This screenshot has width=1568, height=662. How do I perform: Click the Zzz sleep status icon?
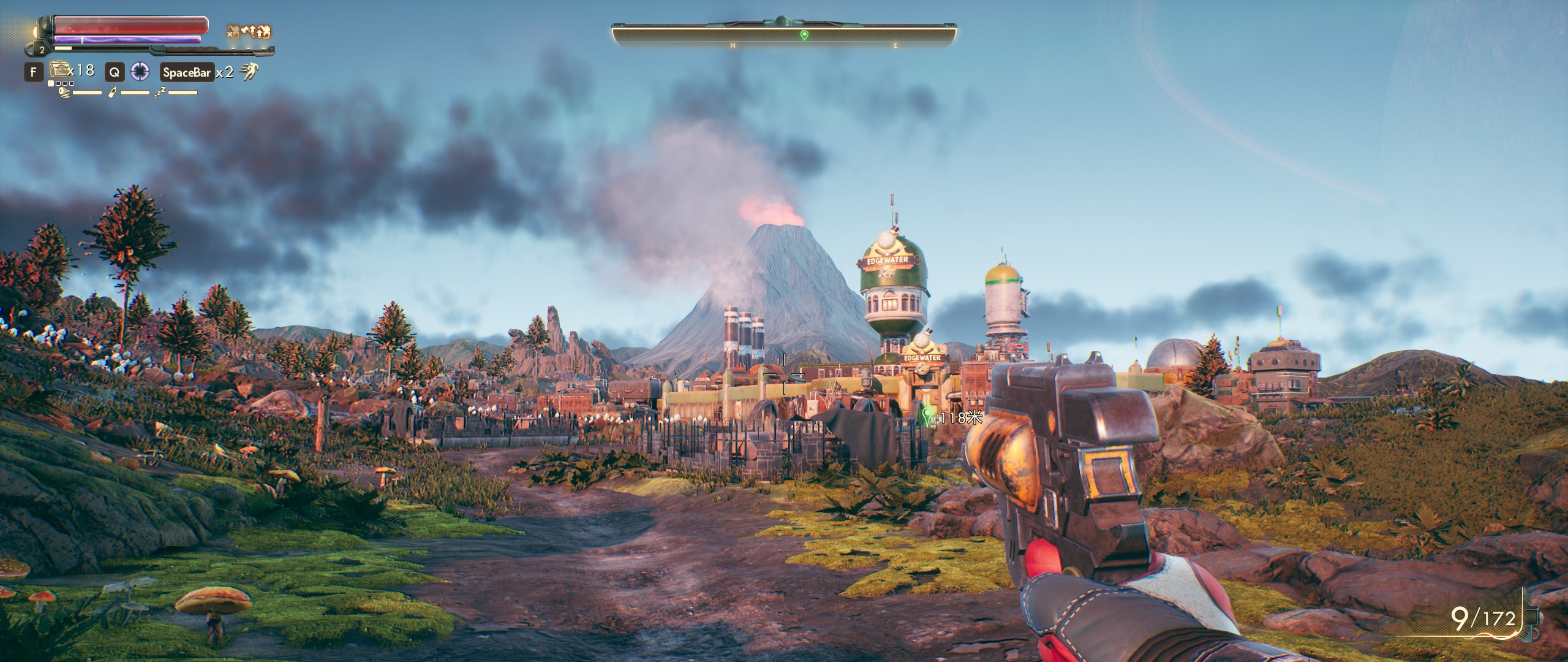tap(159, 93)
